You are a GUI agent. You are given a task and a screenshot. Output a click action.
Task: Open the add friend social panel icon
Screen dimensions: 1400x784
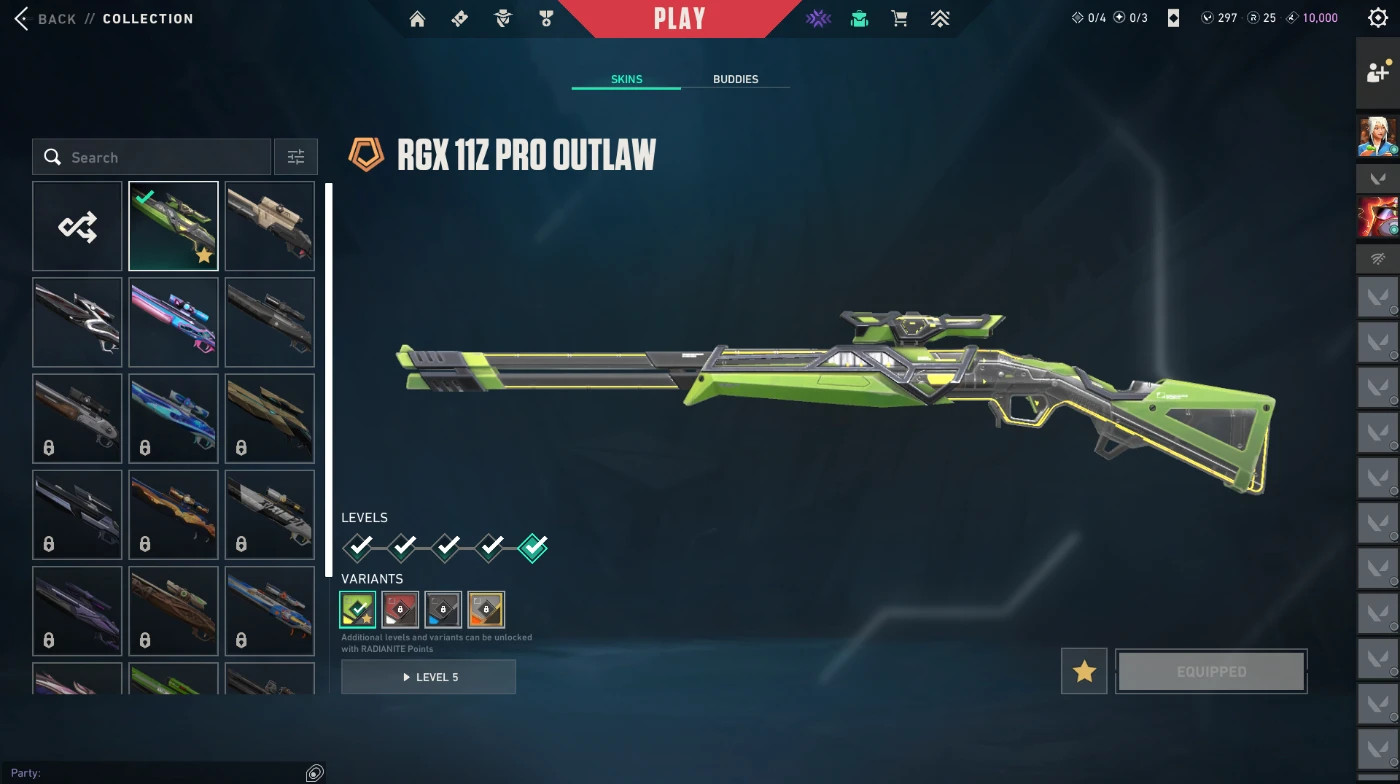[1377, 73]
